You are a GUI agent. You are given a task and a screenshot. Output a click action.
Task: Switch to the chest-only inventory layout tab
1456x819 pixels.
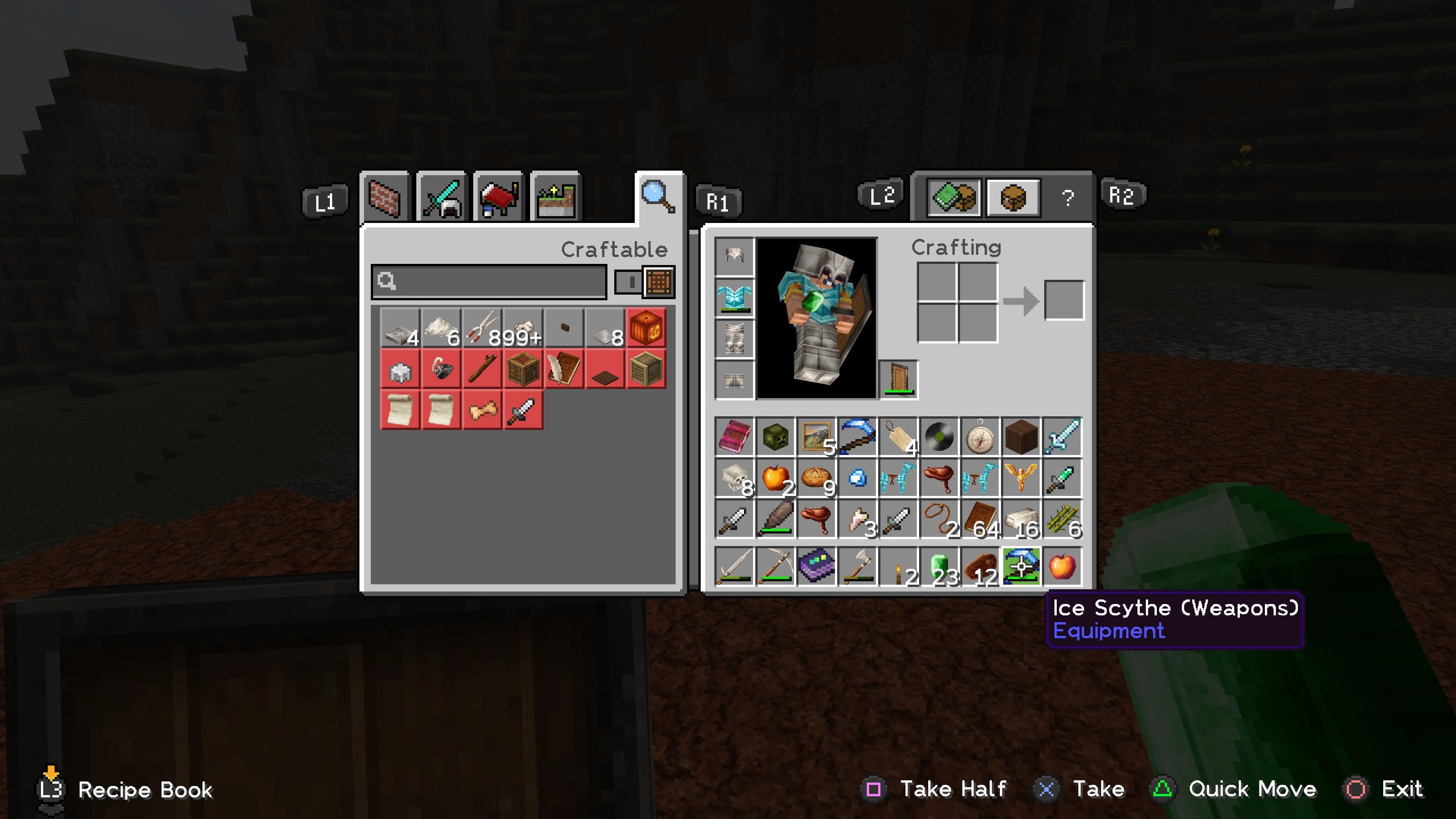(1013, 198)
